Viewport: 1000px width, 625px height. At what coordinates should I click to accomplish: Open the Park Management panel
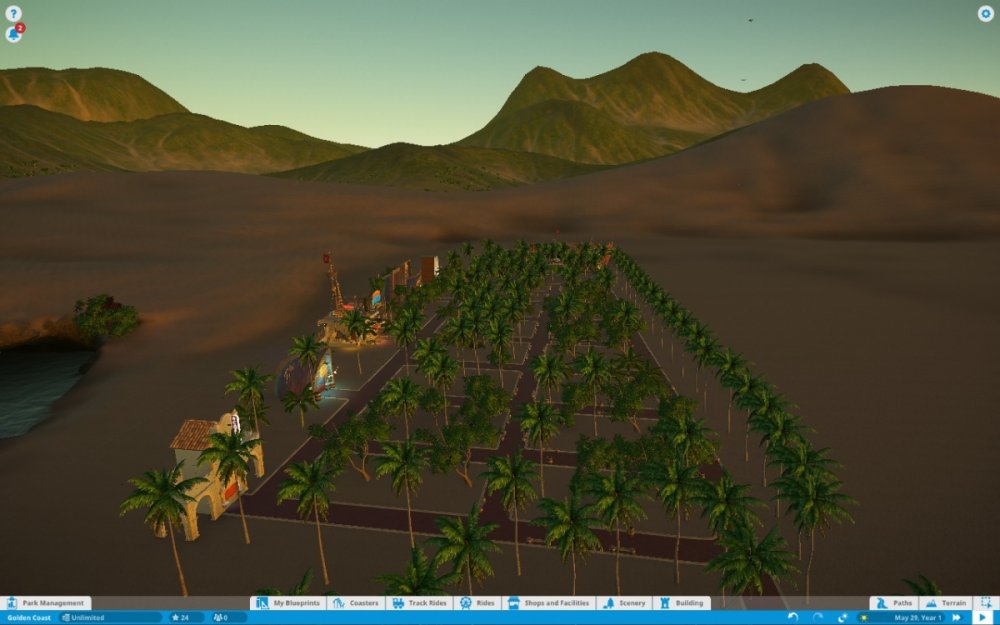pos(46,603)
